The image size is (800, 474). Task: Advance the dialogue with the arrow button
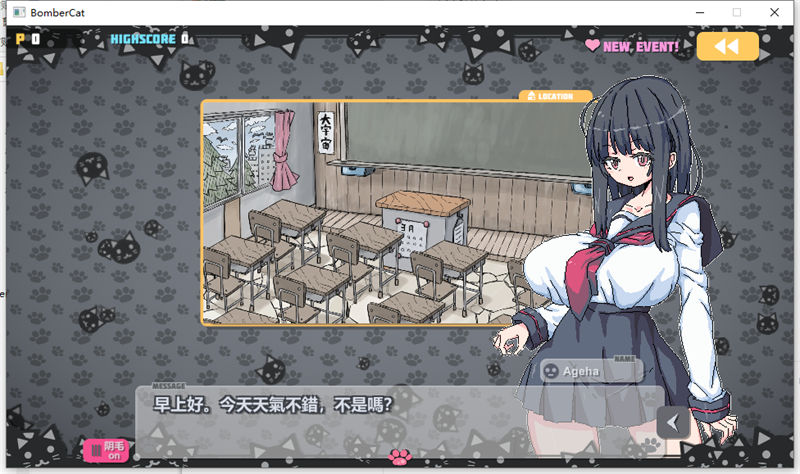pyautogui.click(x=675, y=421)
